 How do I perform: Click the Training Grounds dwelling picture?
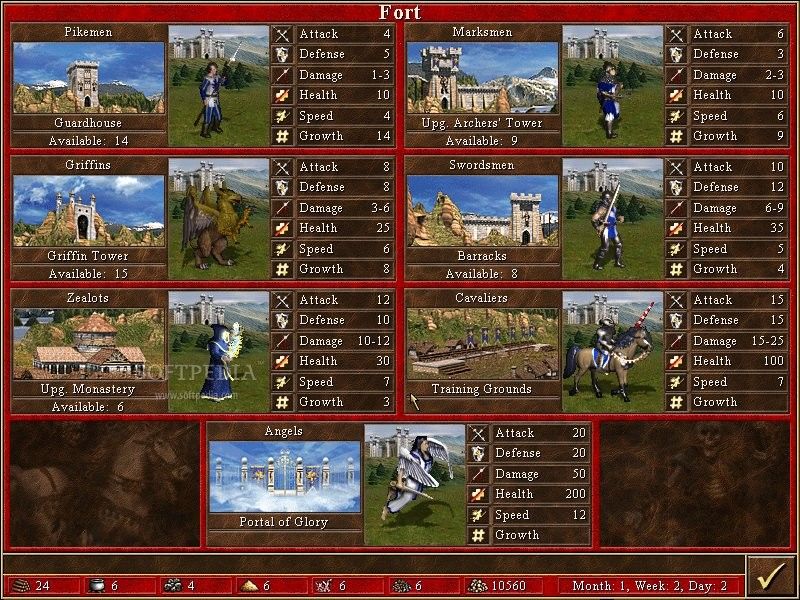tap(482, 344)
